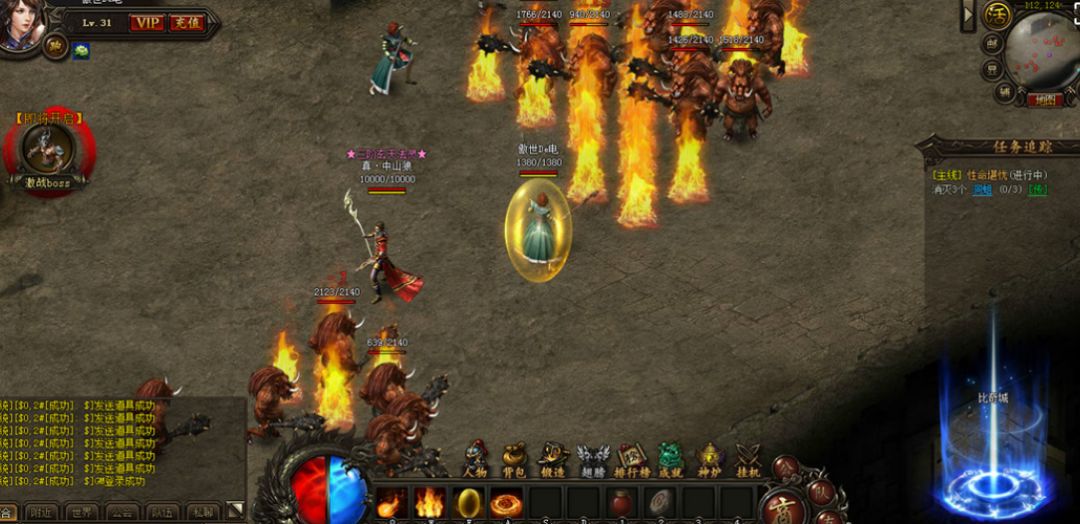Viewport: 1080px width, 524px height.
Task: Open the 背包 bag menu
Action: point(514,460)
